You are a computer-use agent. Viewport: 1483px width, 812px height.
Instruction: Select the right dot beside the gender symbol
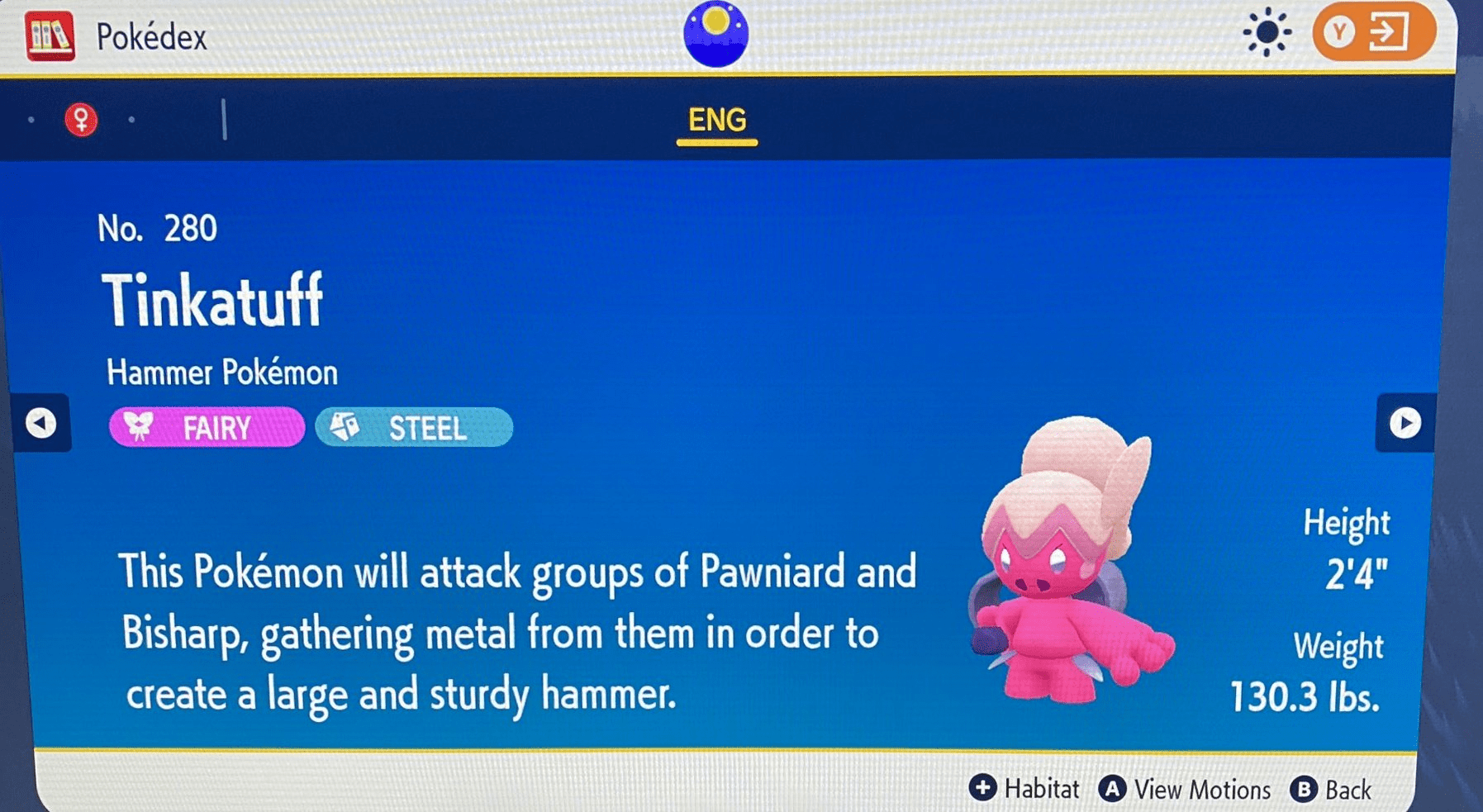133,121
